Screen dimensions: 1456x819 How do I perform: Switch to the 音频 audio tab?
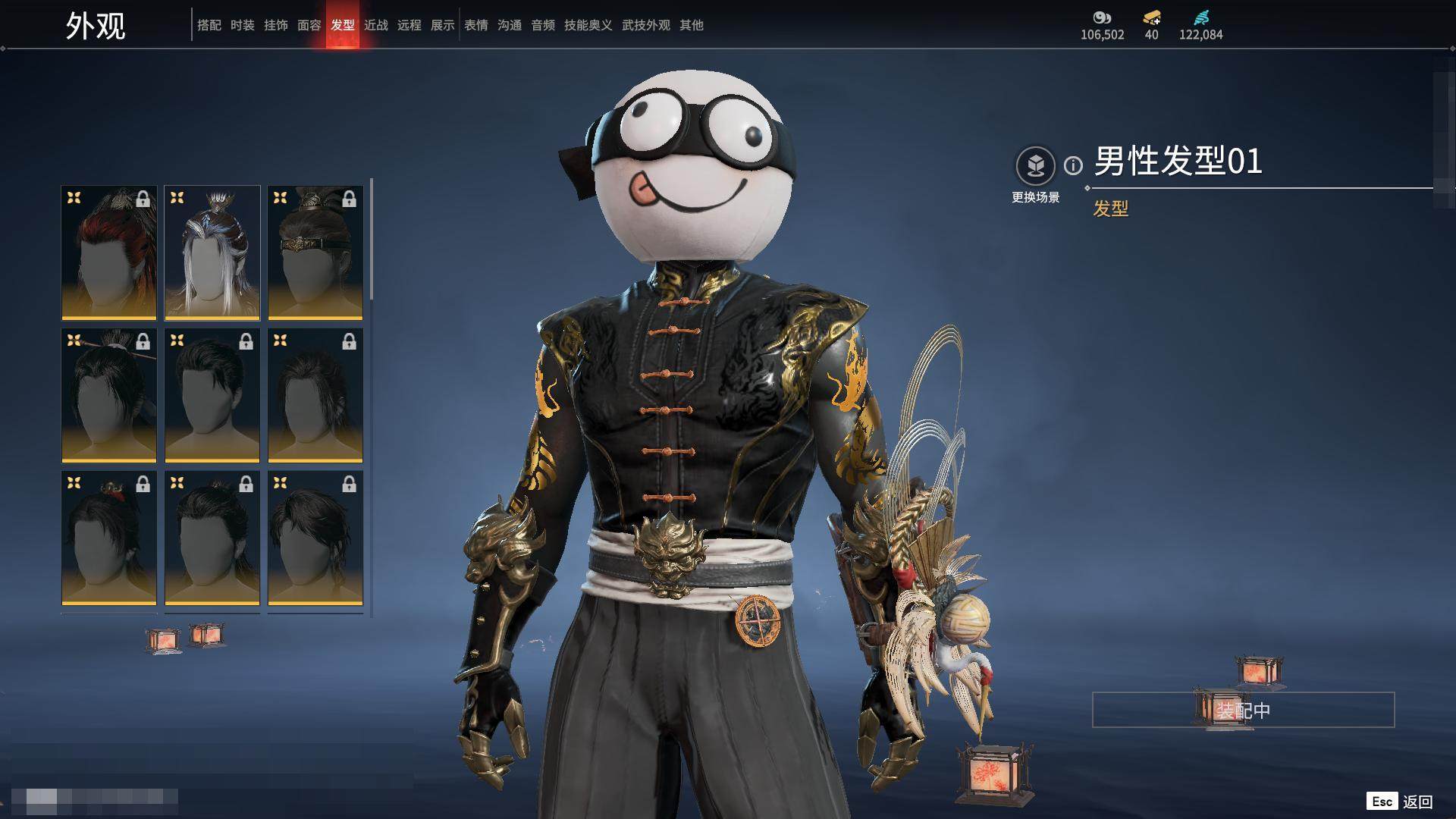click(x=542, y=25)
